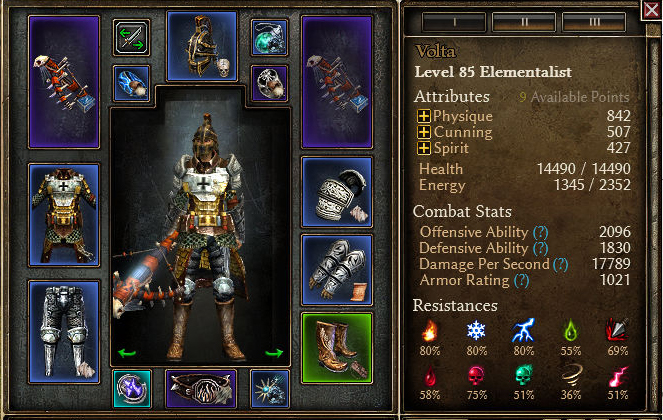Toggle the weapon swap button
The height and width of the screenshot is (420, 663).
(x=131, y=37)
